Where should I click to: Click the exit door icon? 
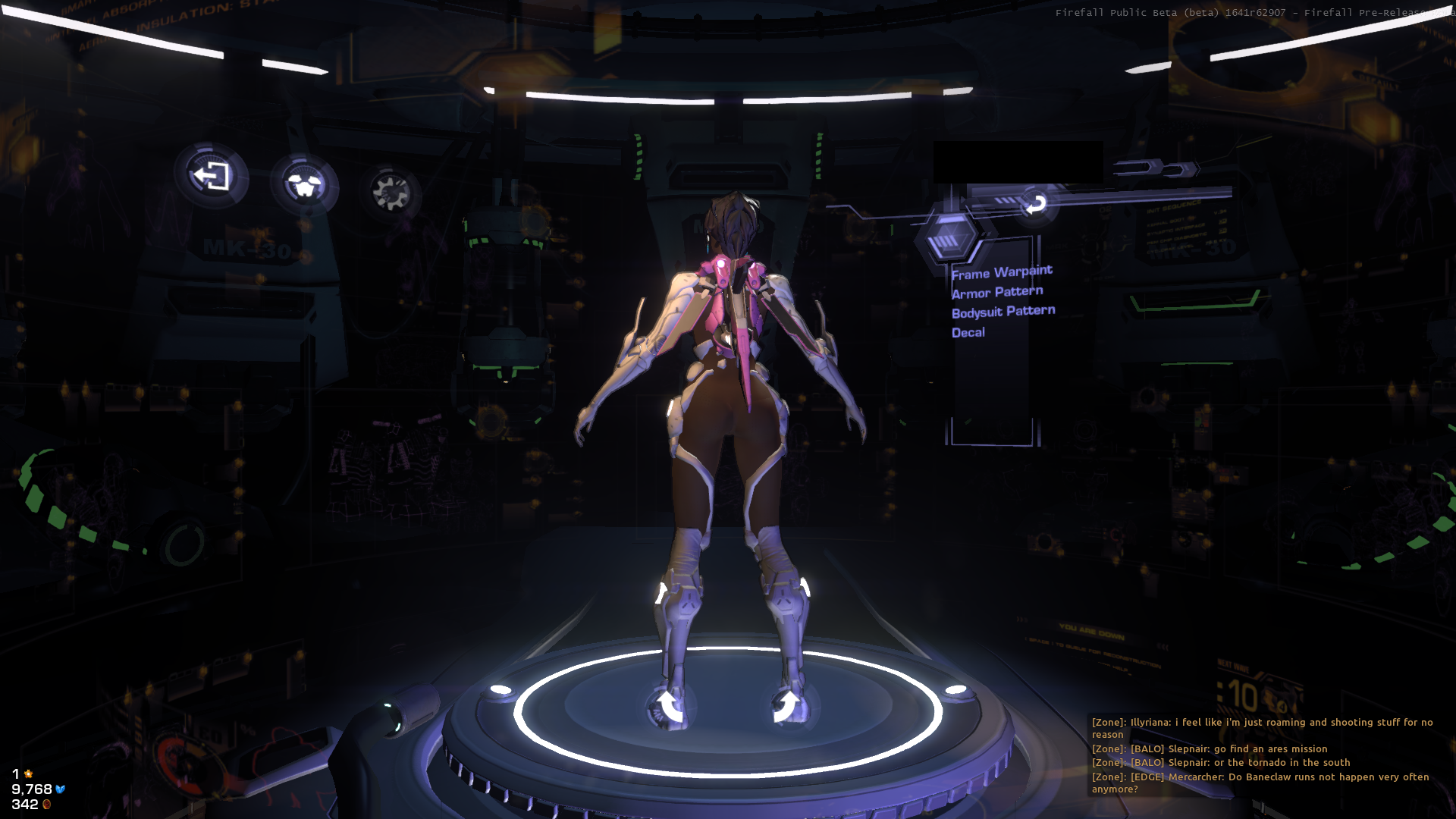211,177
